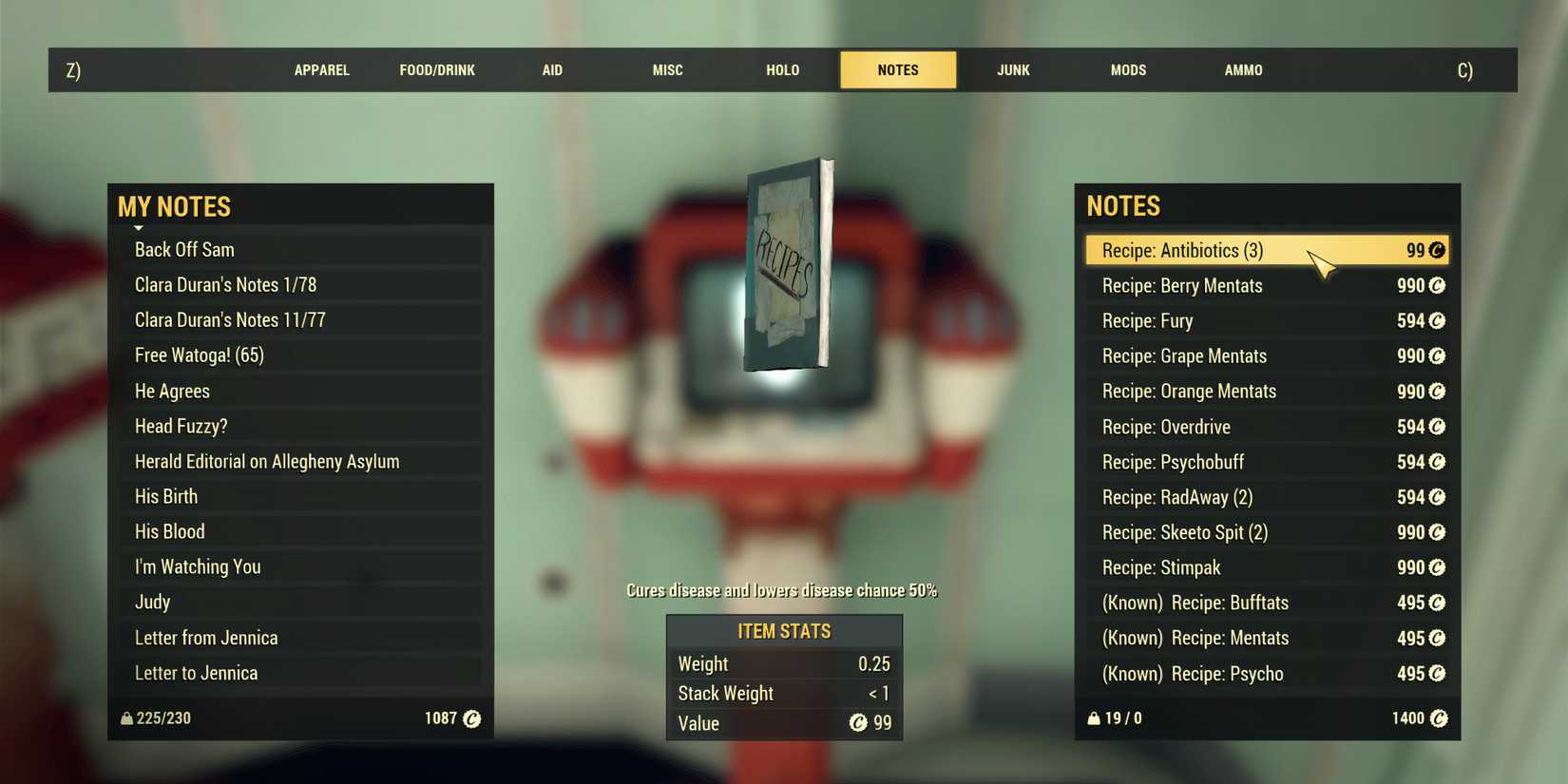Screen dimensions: 1568x784
Task: Select Recipe: Antibiotics in the vendor list
Action: tap(1235, 250)
